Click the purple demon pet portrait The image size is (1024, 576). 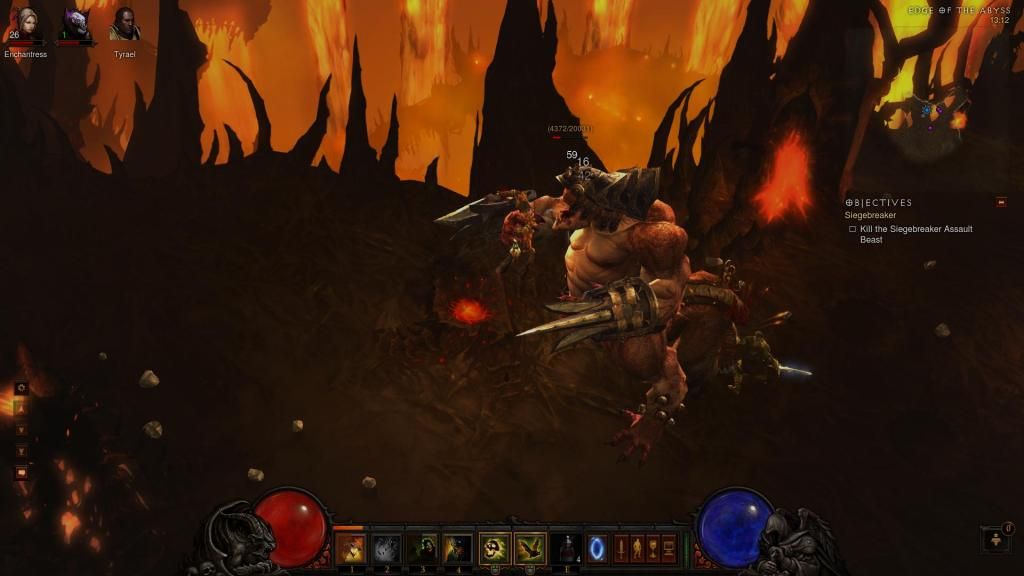click(x=75, y=26)
